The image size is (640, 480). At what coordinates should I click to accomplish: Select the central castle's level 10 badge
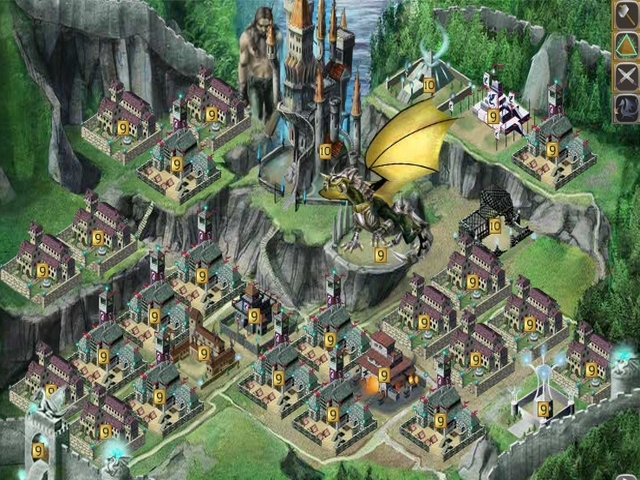coord(326,151)
